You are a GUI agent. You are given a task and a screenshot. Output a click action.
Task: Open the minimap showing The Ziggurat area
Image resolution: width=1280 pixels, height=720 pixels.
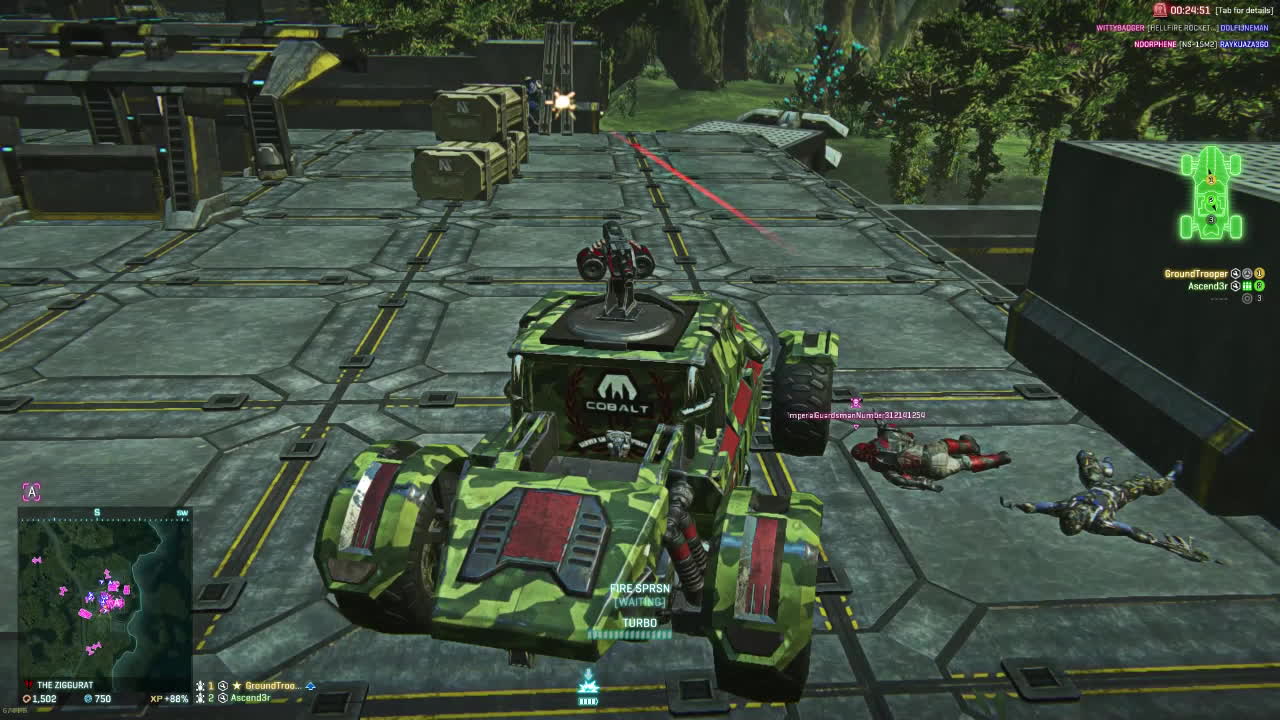[104, 595]
